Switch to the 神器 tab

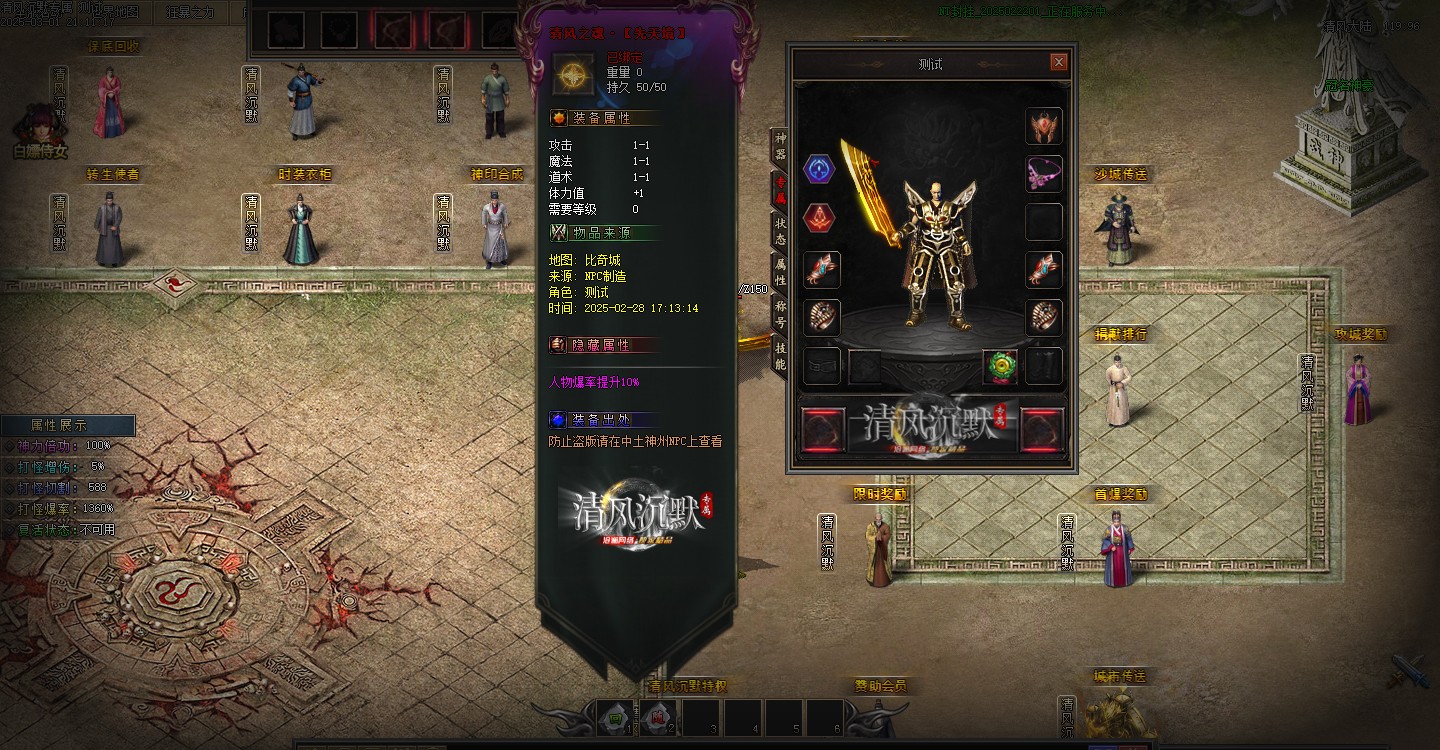click(x=780, y=146)
